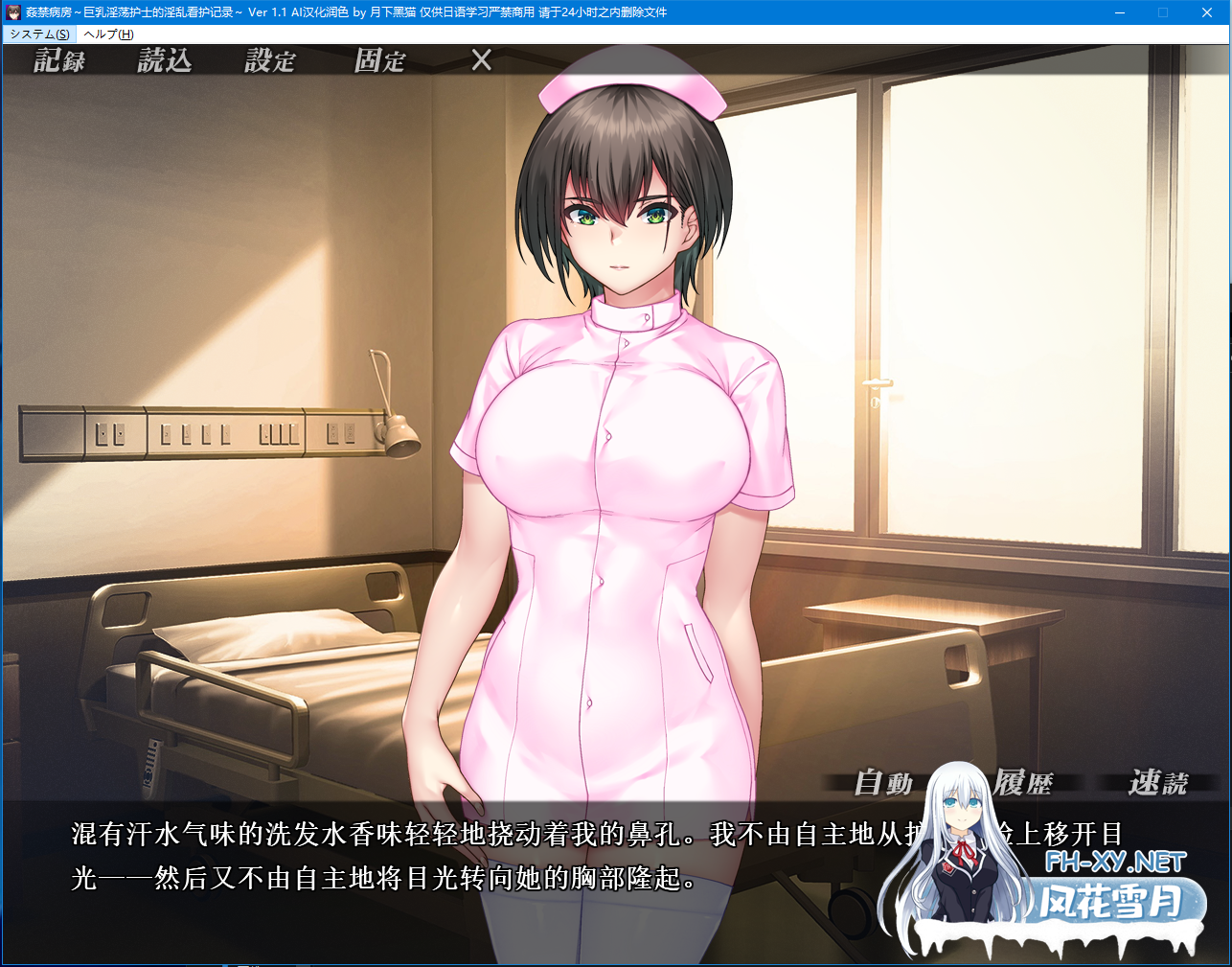Click the game title in the title bar
This screenshot has width=1232, height=967.
pyautogui.click(x=240, y=12)
